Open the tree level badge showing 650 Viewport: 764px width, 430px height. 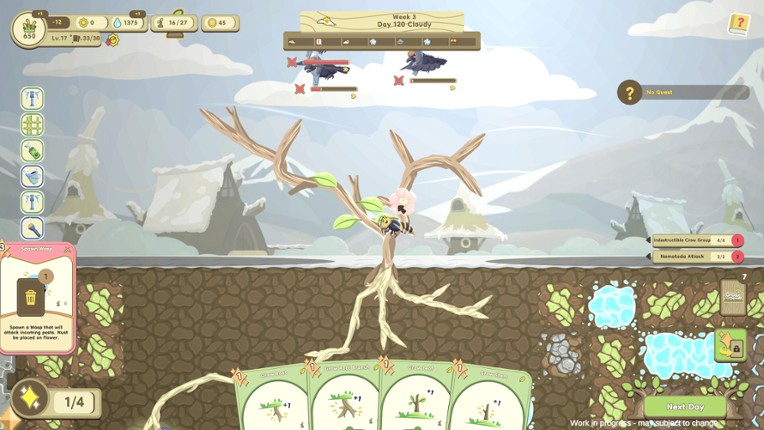[29, 30]
